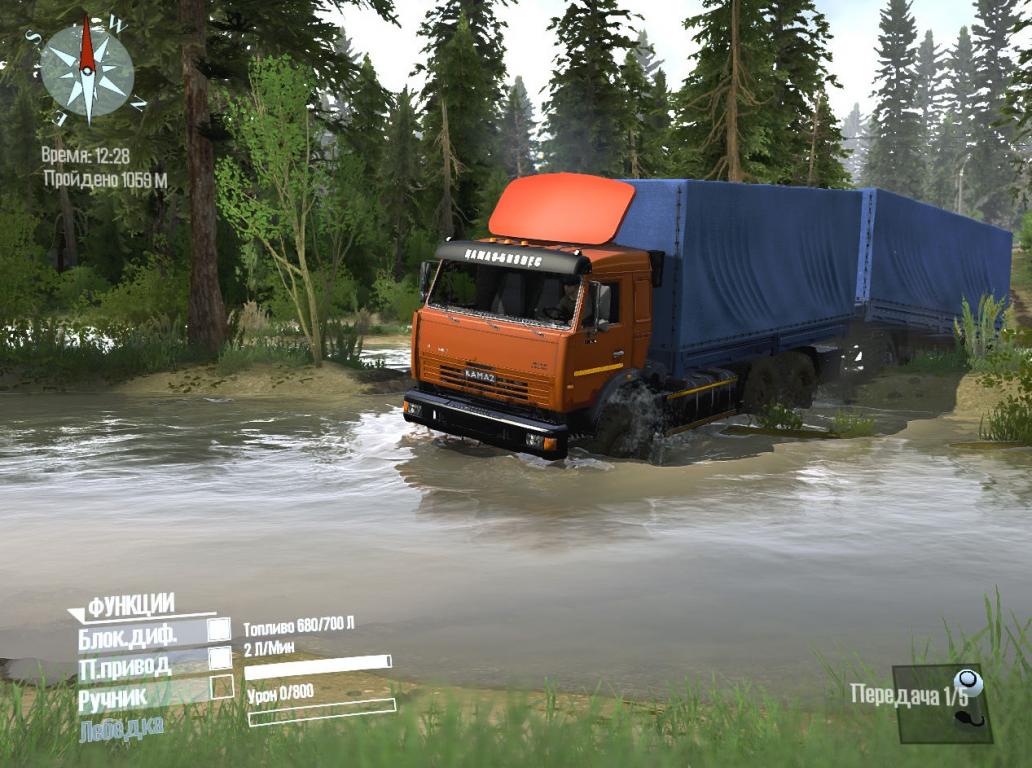
Task: Toggle the Ручник handbrake checkbox
Action: [x=221, y=687]
